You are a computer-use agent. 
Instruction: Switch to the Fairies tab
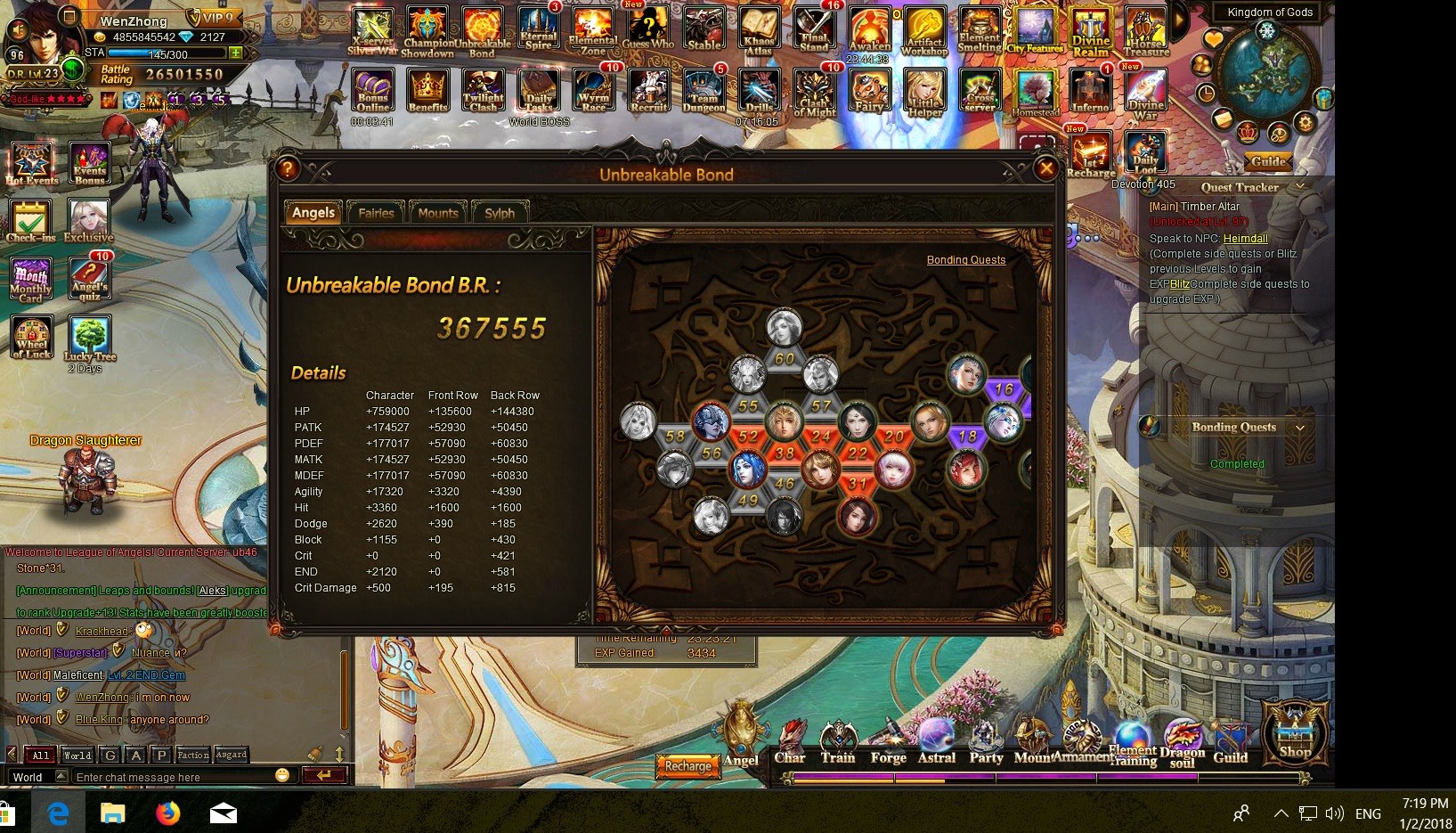[376, 213]
